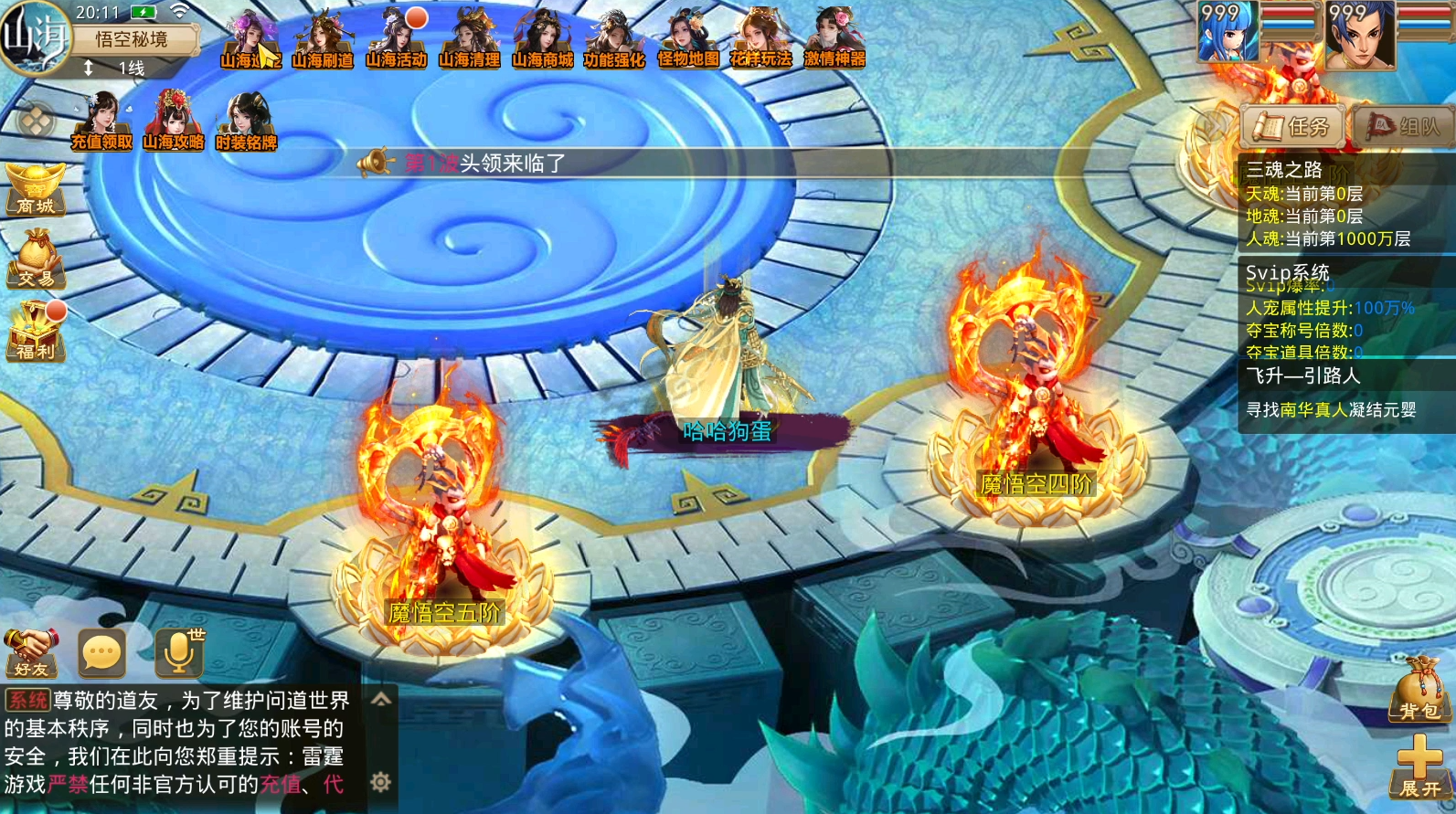
Task: Open the 花样玩法 gameplay icon
Action: pyautogui.click(x=760, y=40)
